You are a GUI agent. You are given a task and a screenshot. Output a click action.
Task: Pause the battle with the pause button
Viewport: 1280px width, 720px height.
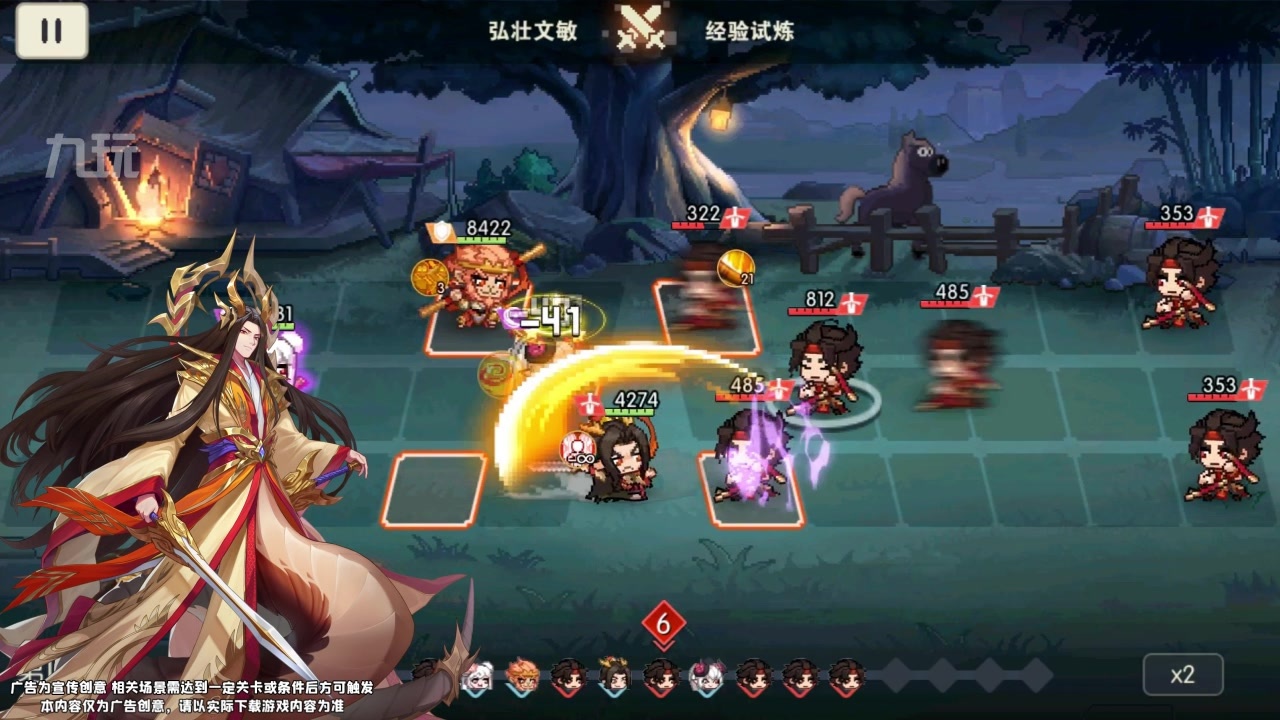pyautogui.click(x=53, y=30)
